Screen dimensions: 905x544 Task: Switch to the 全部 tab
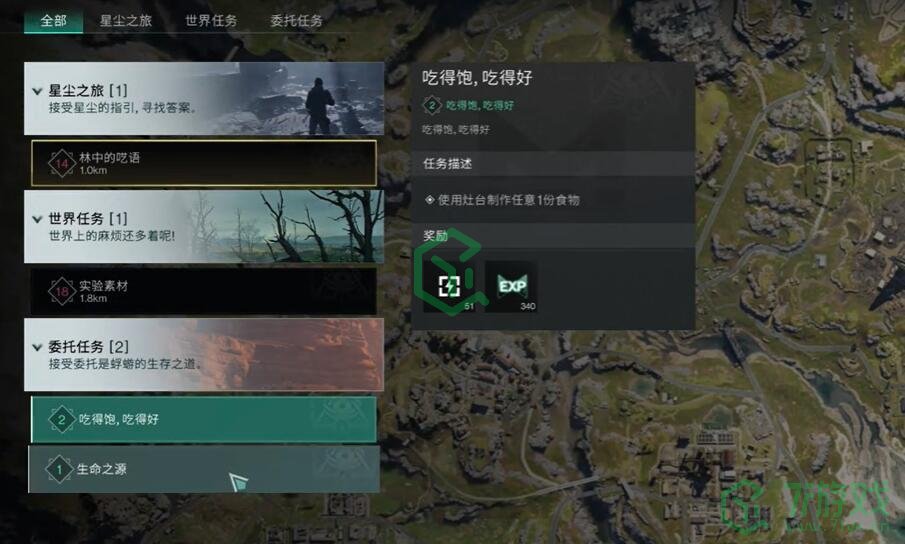pos(53,20)
